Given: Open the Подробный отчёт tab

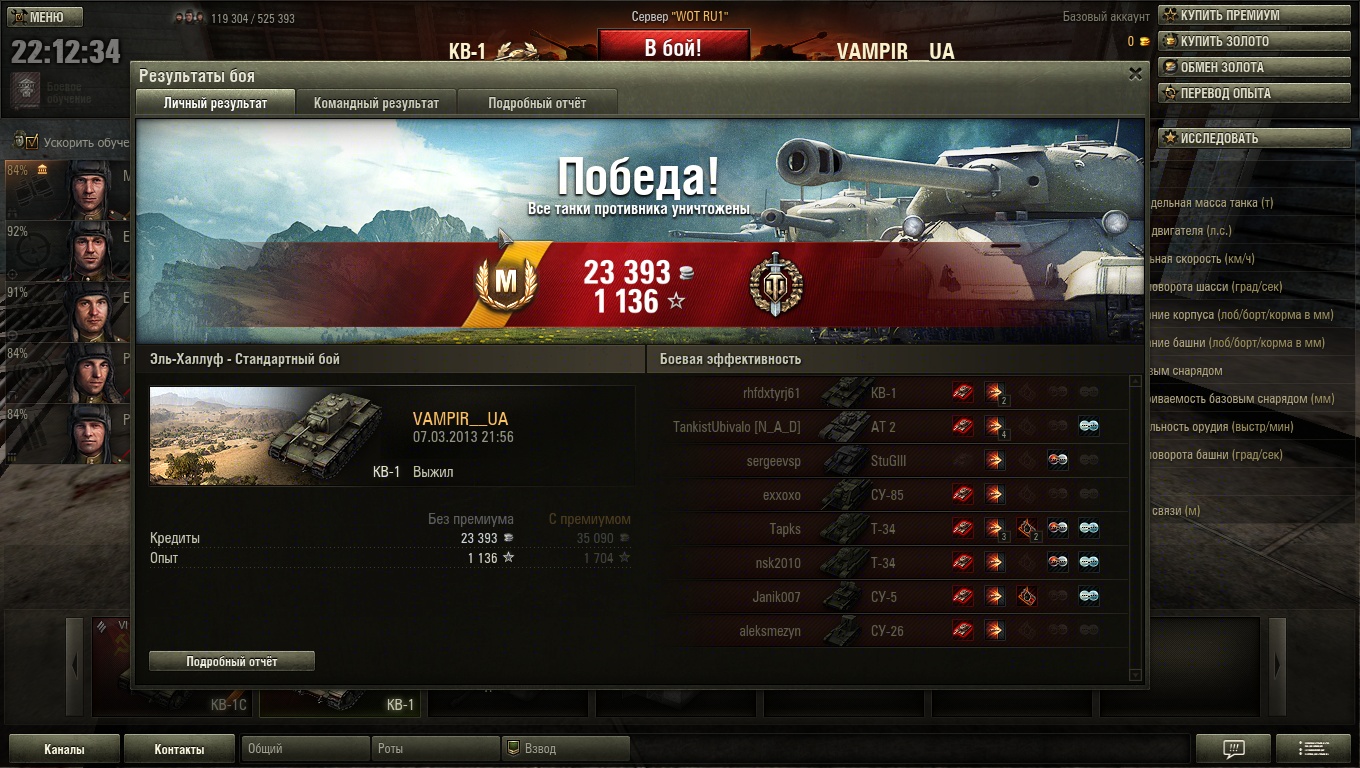Looking at the screenshot, I should [537, 103].
